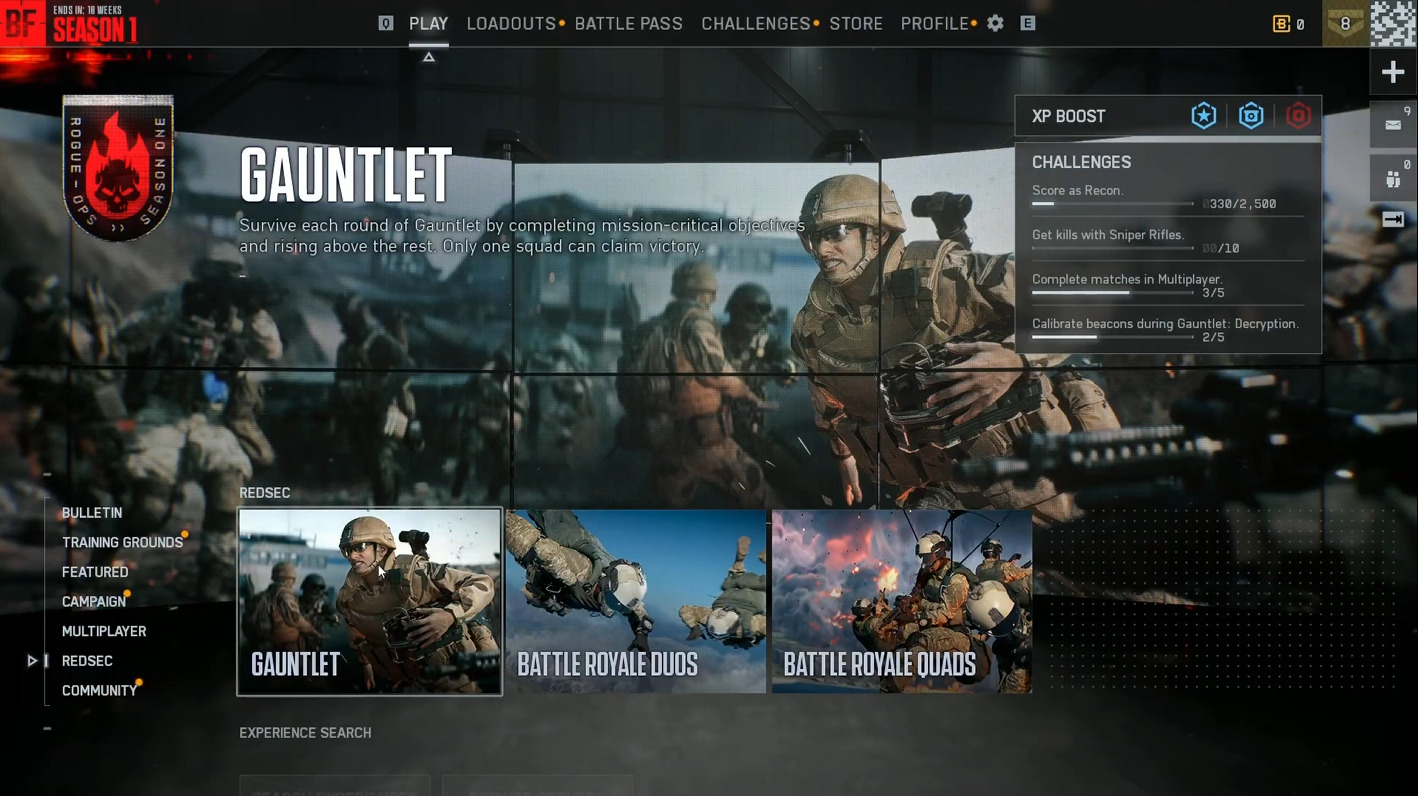1418x796 pixels.
Task: Click the Score as Recon progress bar
Action: (x=1113, y=203)
